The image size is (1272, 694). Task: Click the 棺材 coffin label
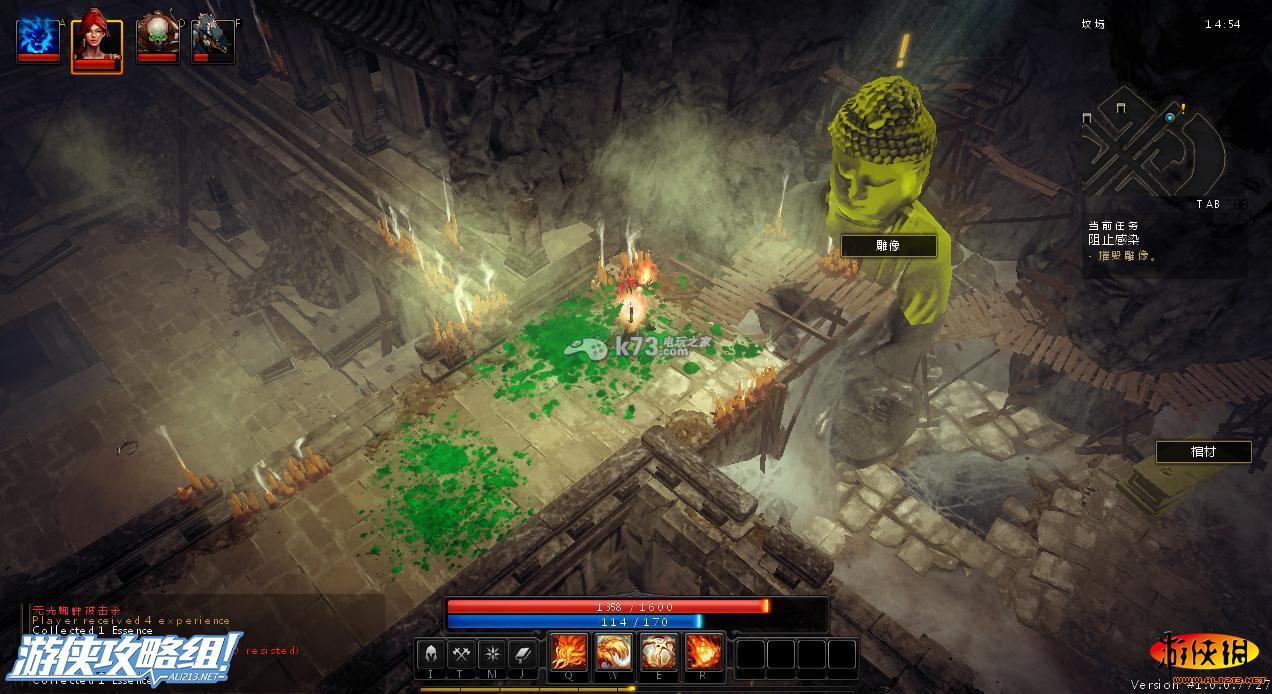pyautogui.click(x=1203, y=452)
